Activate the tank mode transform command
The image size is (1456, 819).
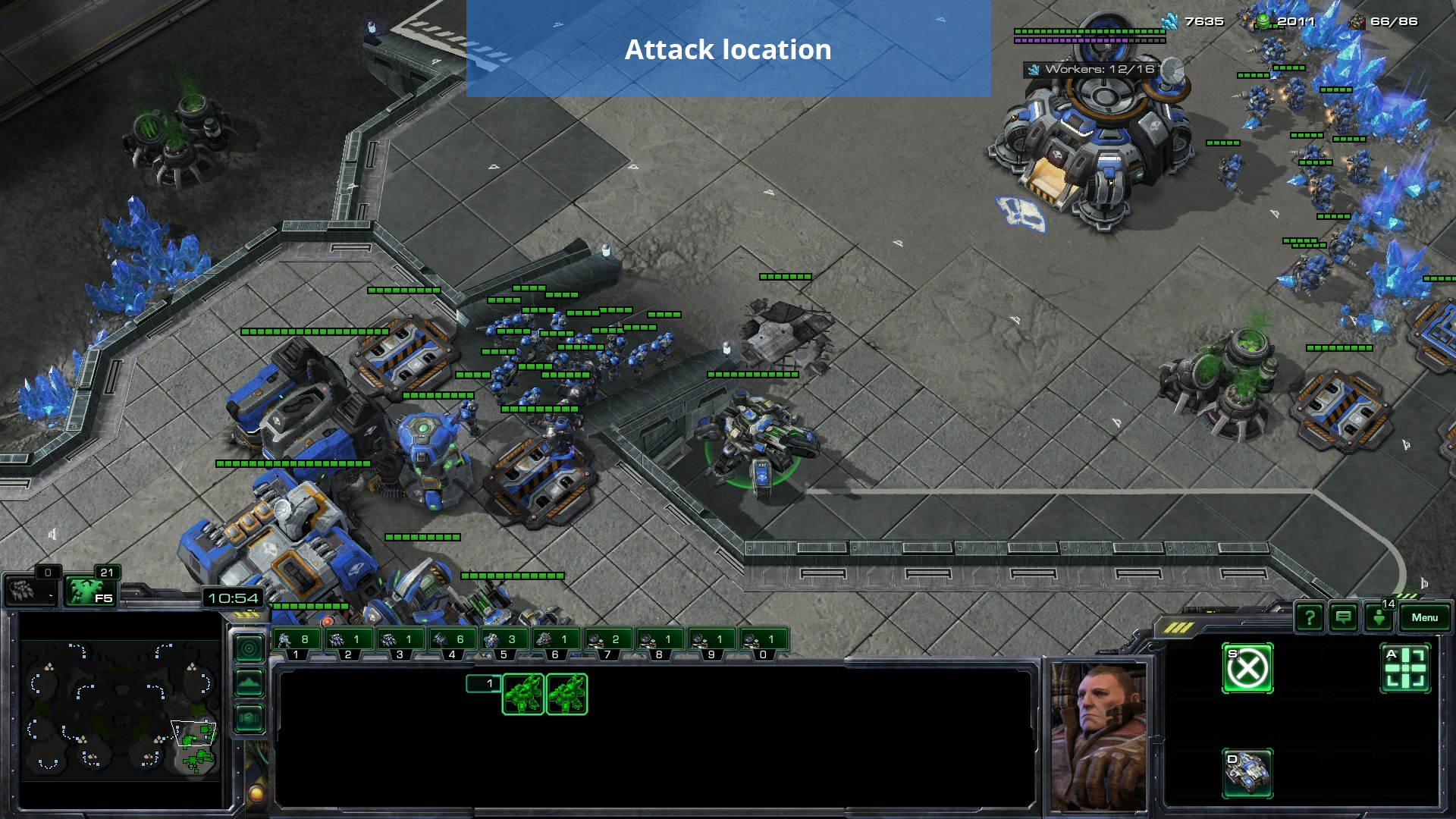tap(1247, 773)
